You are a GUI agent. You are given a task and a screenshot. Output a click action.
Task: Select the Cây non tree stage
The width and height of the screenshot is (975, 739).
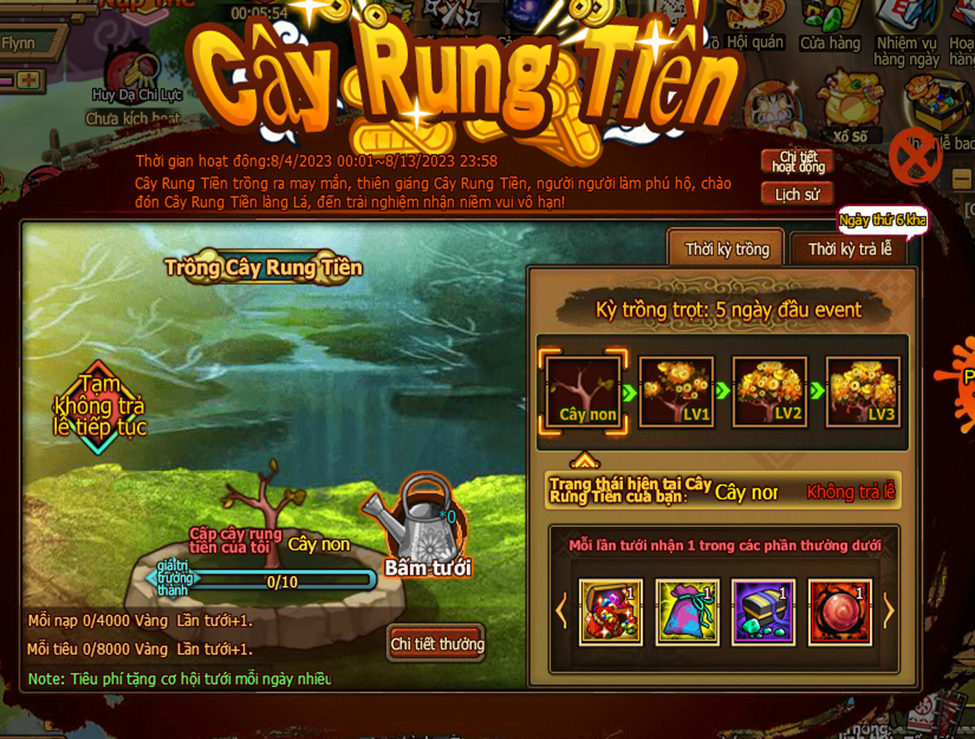click(587, 391)
